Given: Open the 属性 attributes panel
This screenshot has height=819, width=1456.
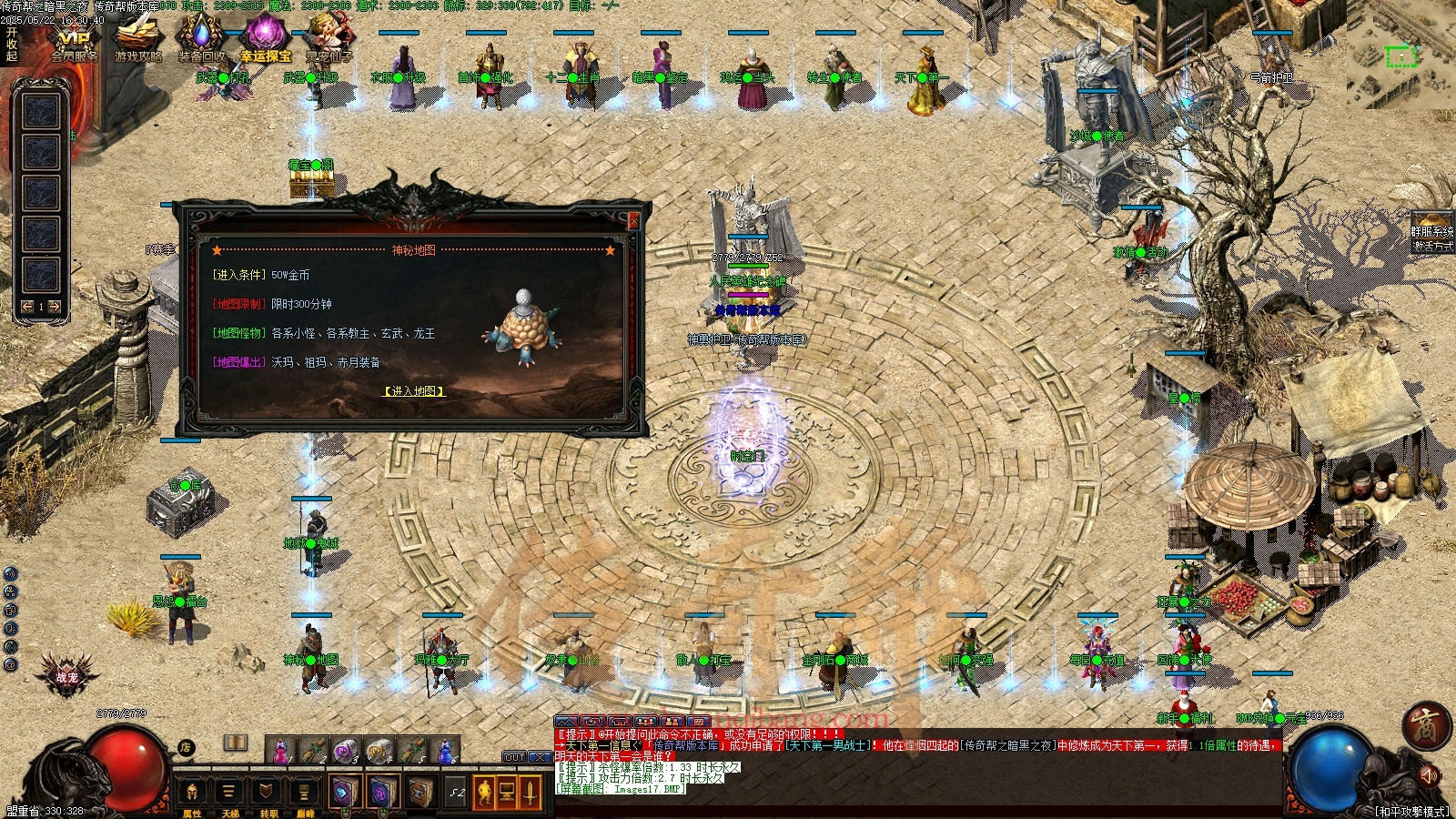Looking at the screenshot, I should pyautogui.click(x=192, y=794).
